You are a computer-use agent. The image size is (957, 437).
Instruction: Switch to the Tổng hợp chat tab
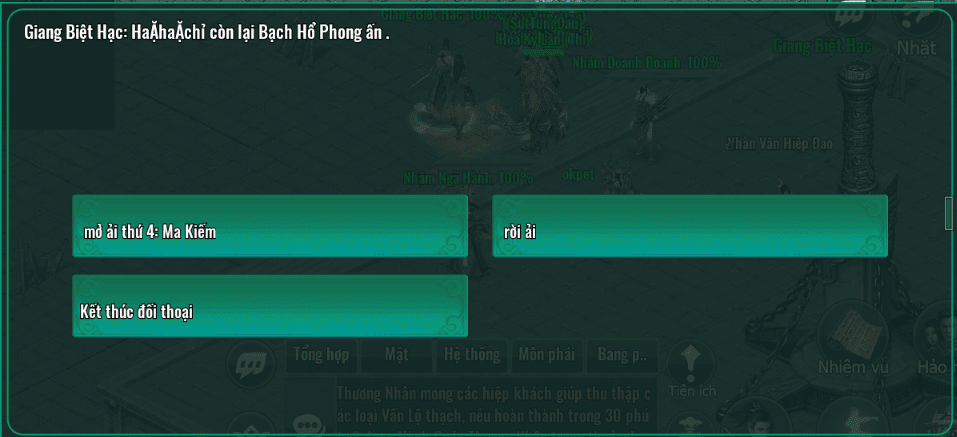(322, 354)
